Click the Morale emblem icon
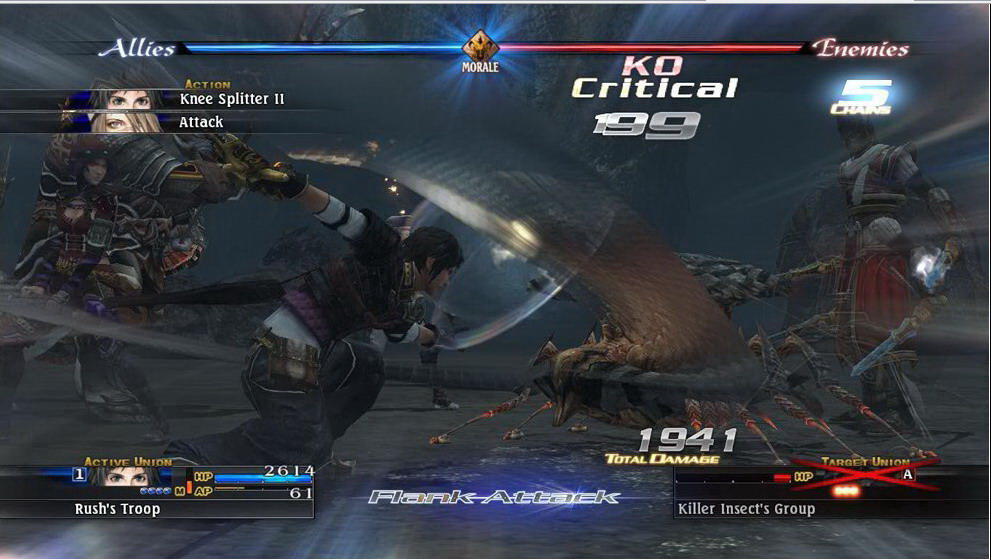 point(480,46)
